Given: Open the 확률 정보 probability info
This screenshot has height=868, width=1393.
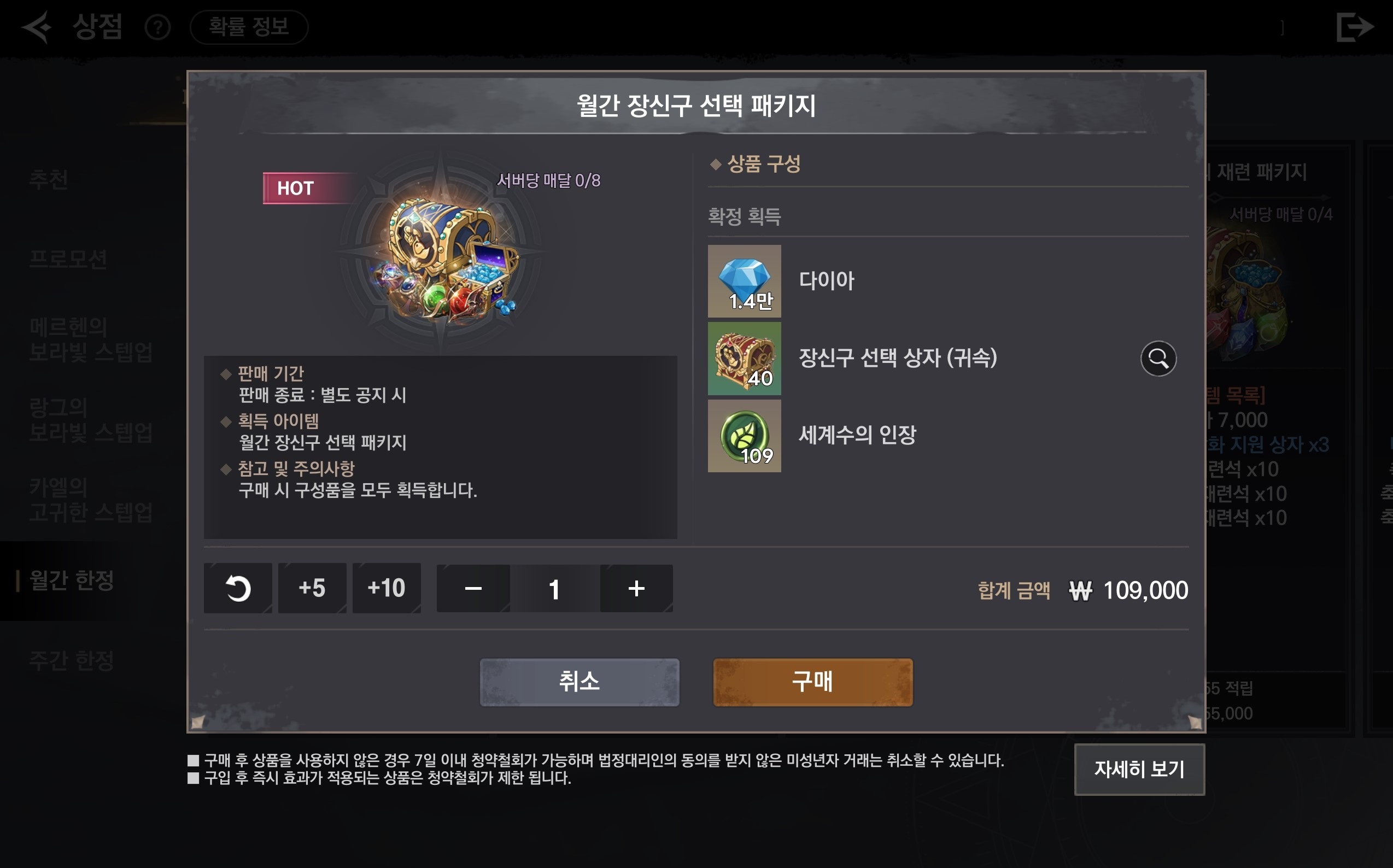Looking at the screenshot, I should click(249, 27).
